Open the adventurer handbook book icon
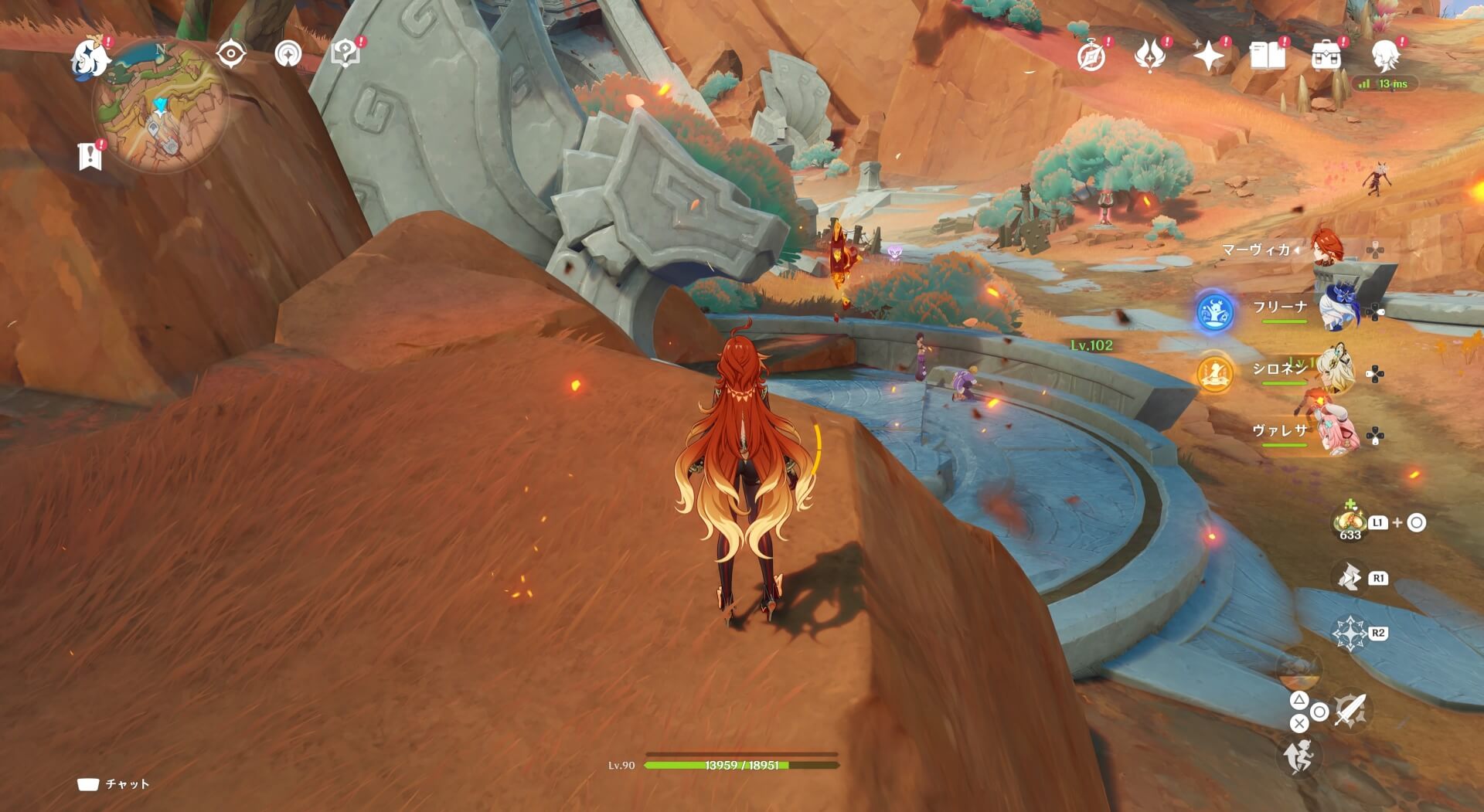1484x812 pixels. point(1267,56)
